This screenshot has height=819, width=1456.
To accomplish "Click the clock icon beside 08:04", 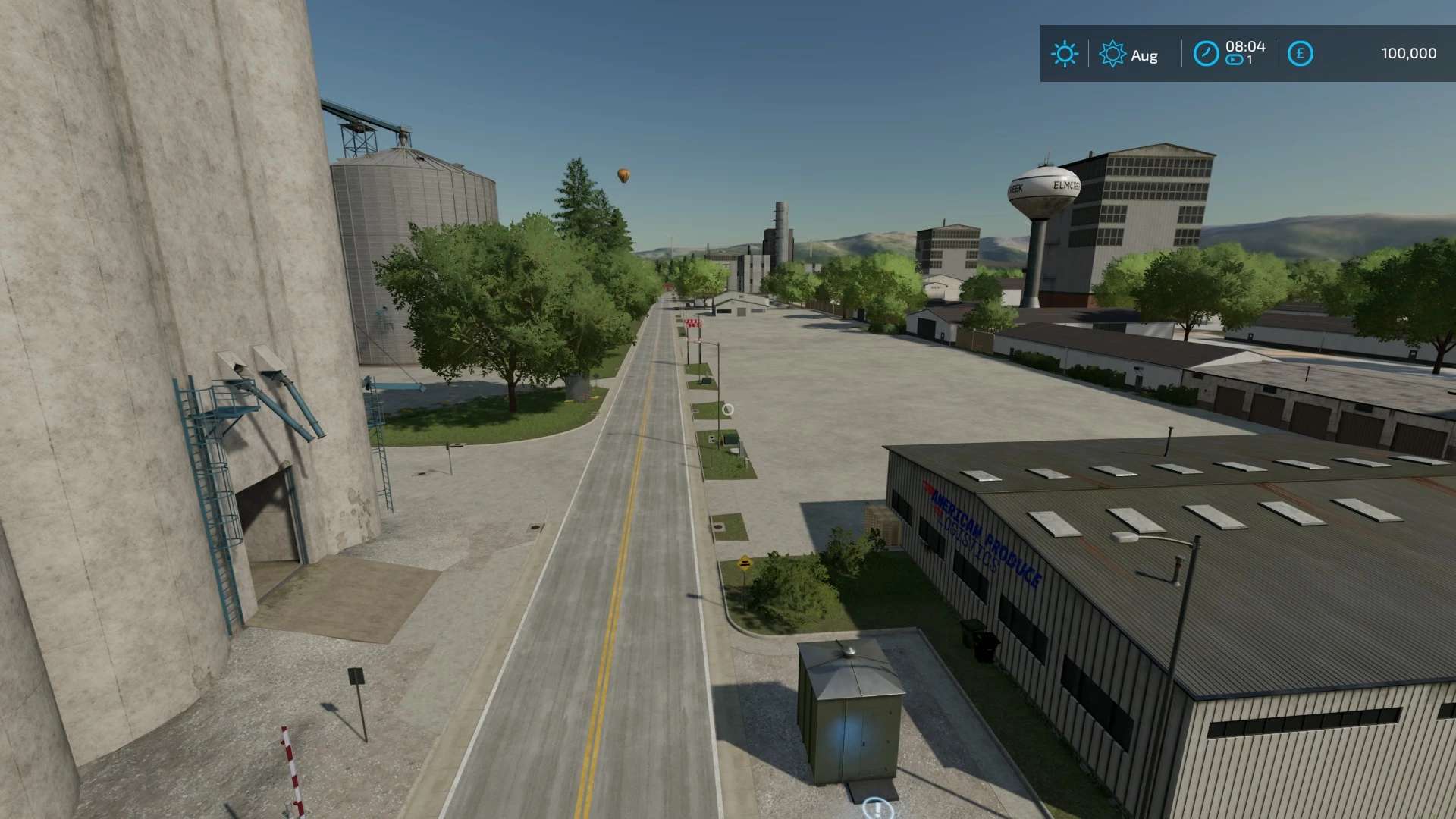I will 1206,54.
